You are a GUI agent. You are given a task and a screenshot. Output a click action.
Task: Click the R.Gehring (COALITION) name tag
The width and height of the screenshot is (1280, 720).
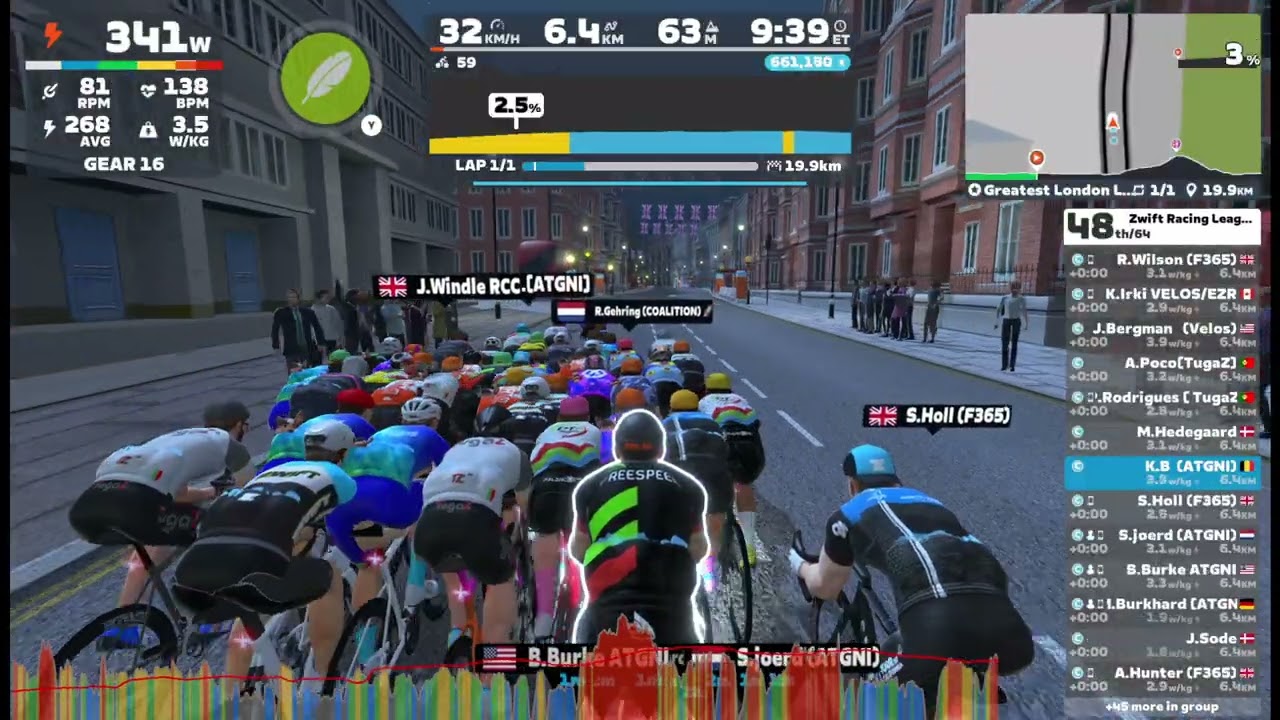point(634,312)
